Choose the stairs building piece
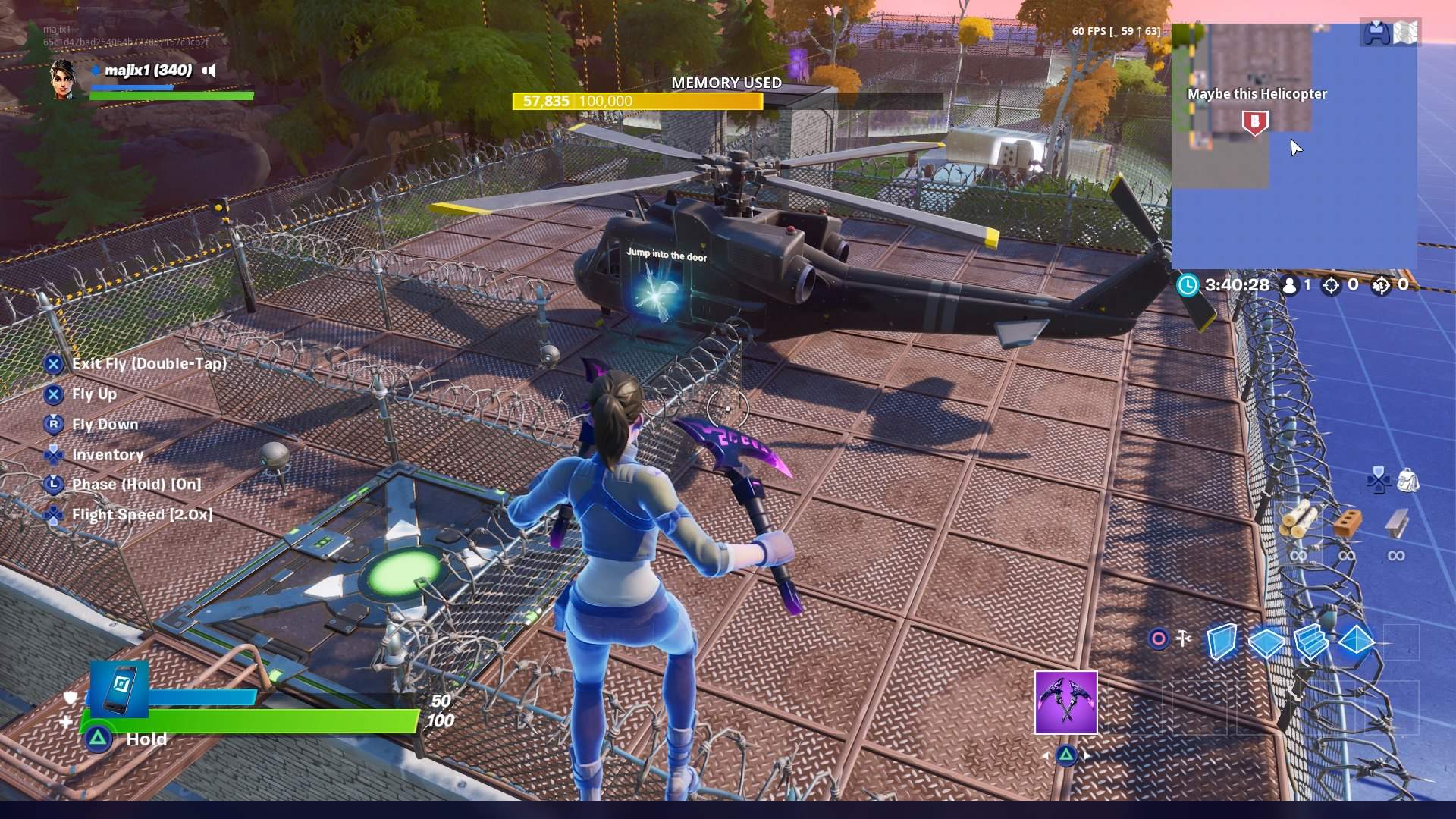Image resolution: width=1456 pixels, height=819 pixels. click(1310, 642)
